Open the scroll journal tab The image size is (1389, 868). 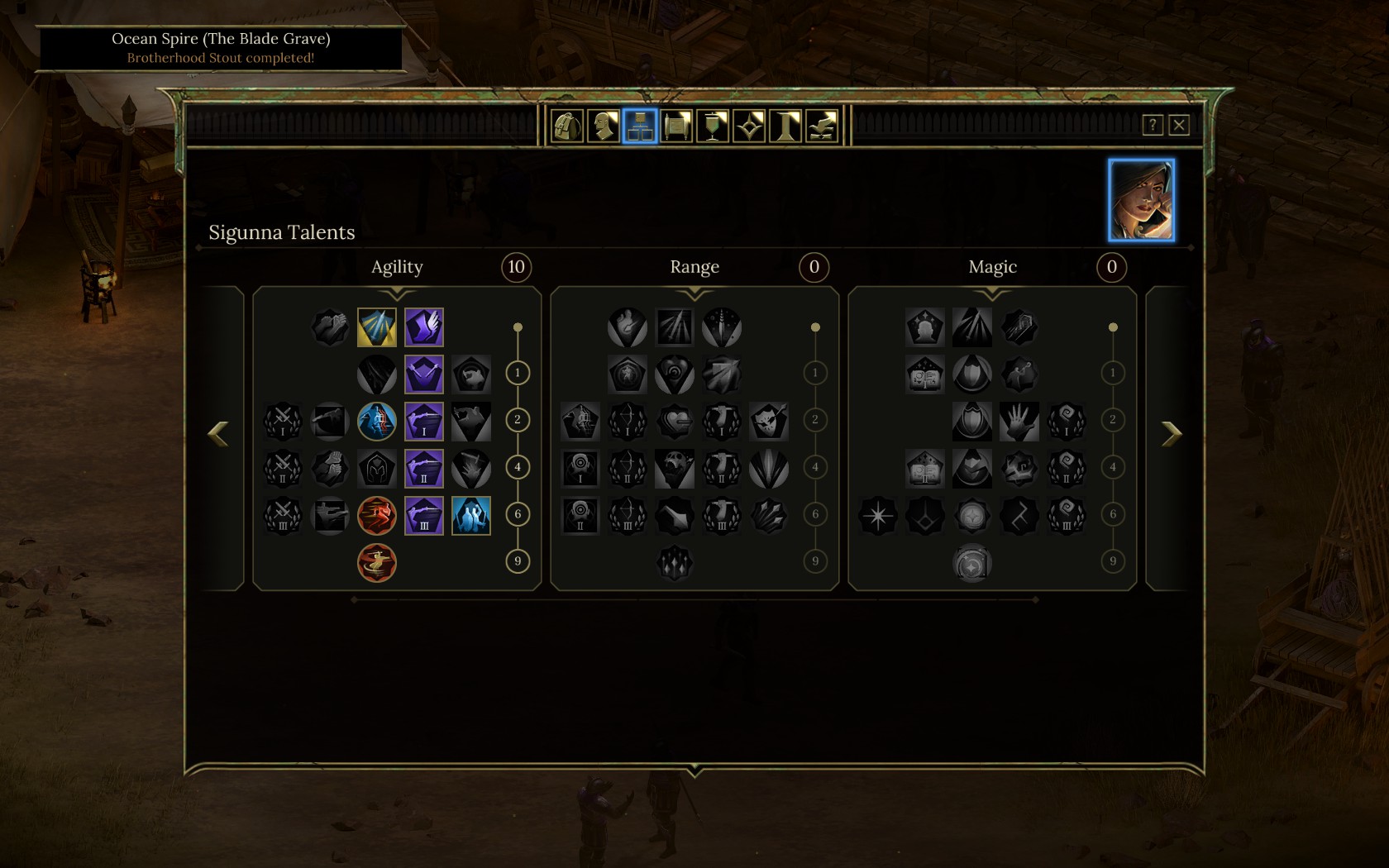pyautogui.click(x=676, y=126)
